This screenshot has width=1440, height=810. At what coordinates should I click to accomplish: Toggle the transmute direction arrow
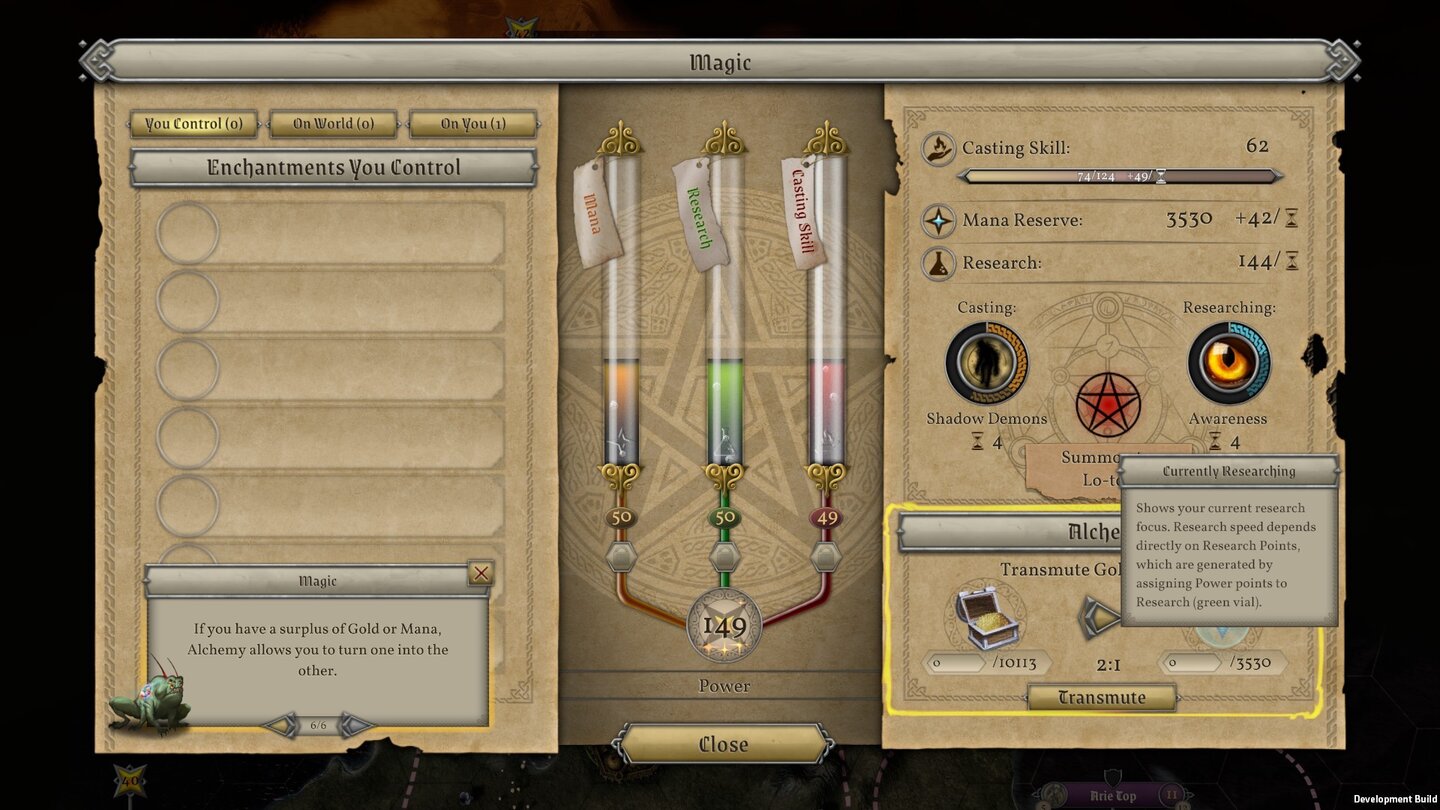click(x=1100, y=617)
